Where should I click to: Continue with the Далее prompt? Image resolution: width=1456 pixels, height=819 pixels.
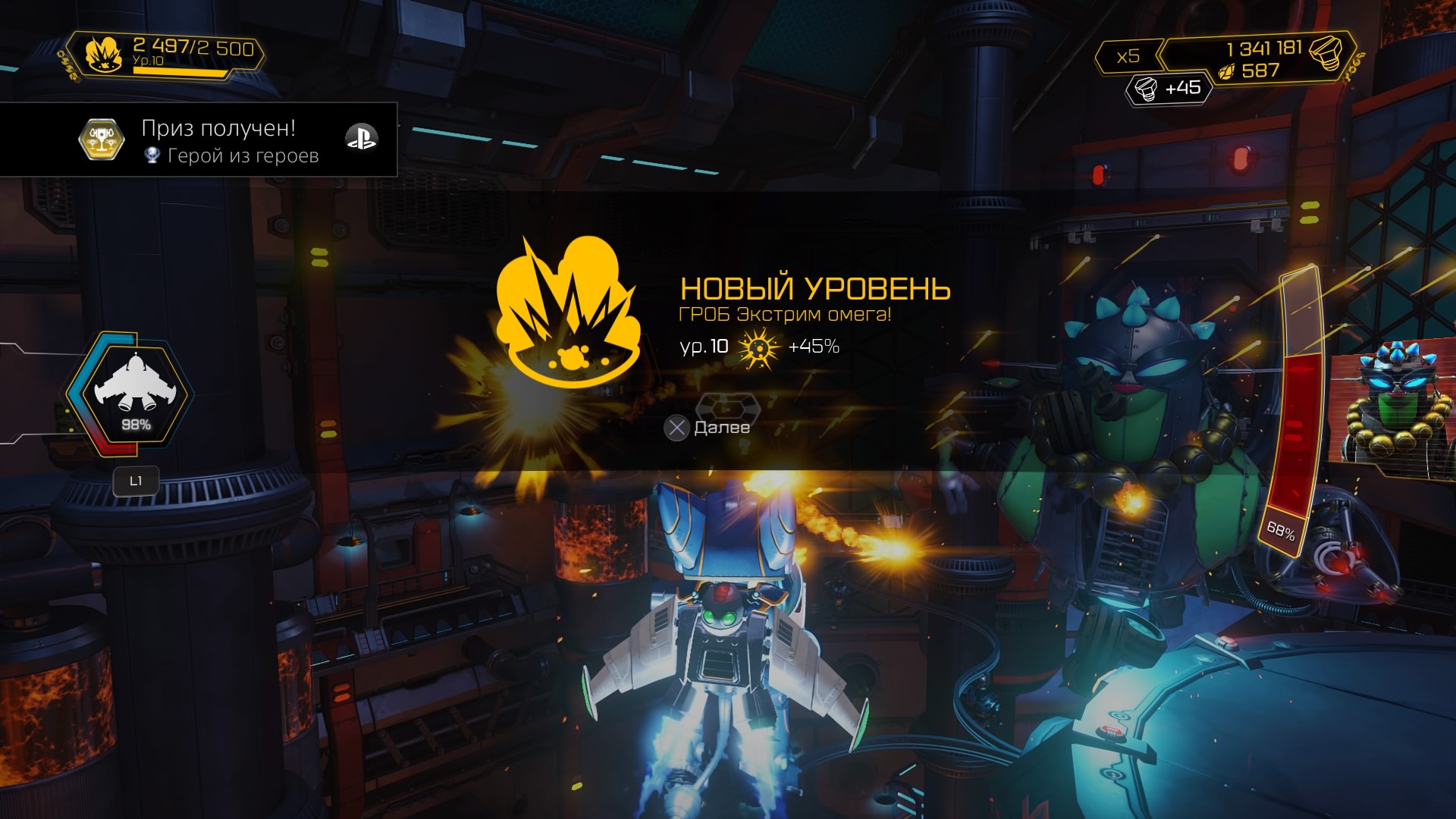coord(707,428)
